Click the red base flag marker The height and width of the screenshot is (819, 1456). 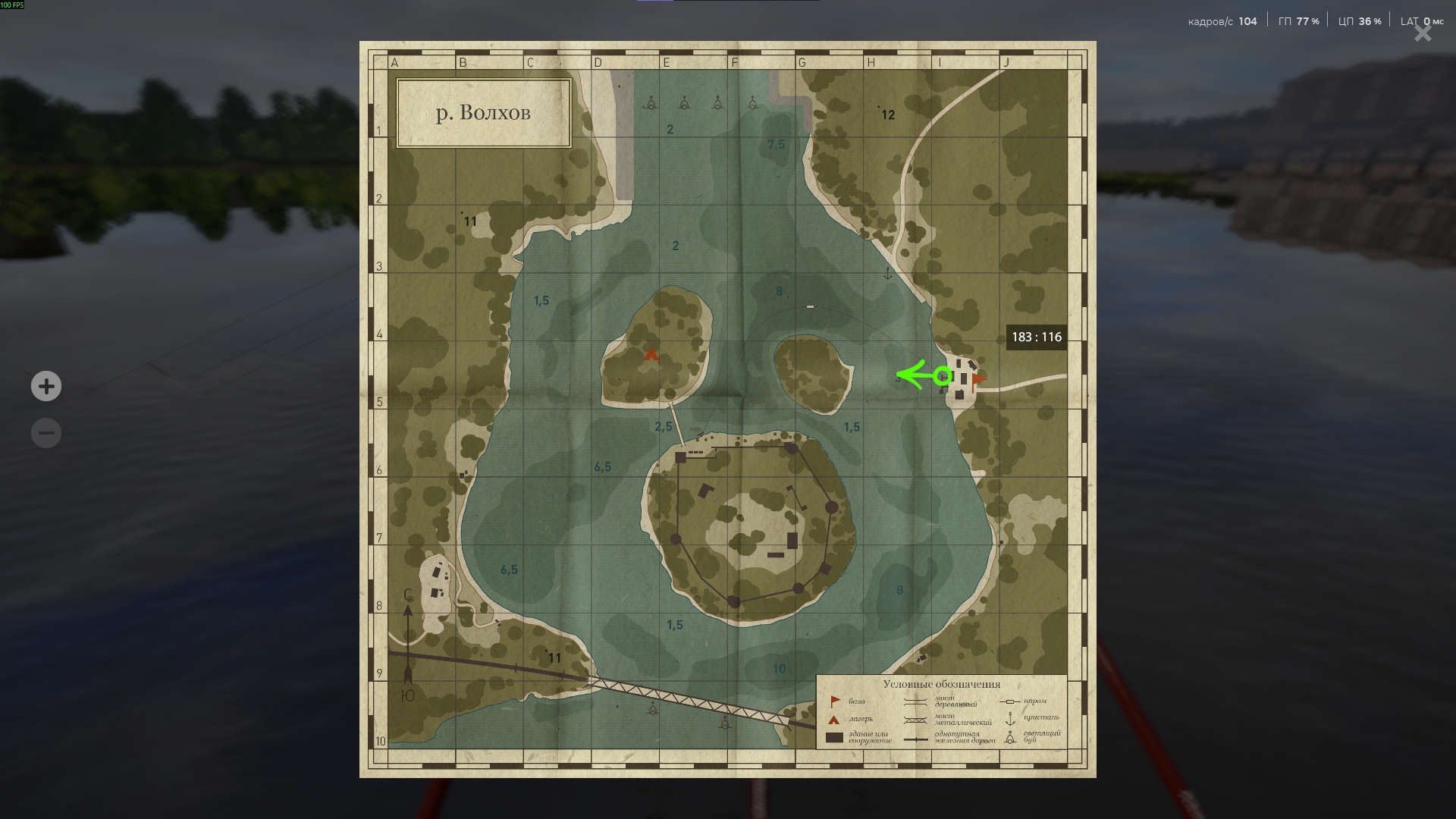tap(979, 378)
